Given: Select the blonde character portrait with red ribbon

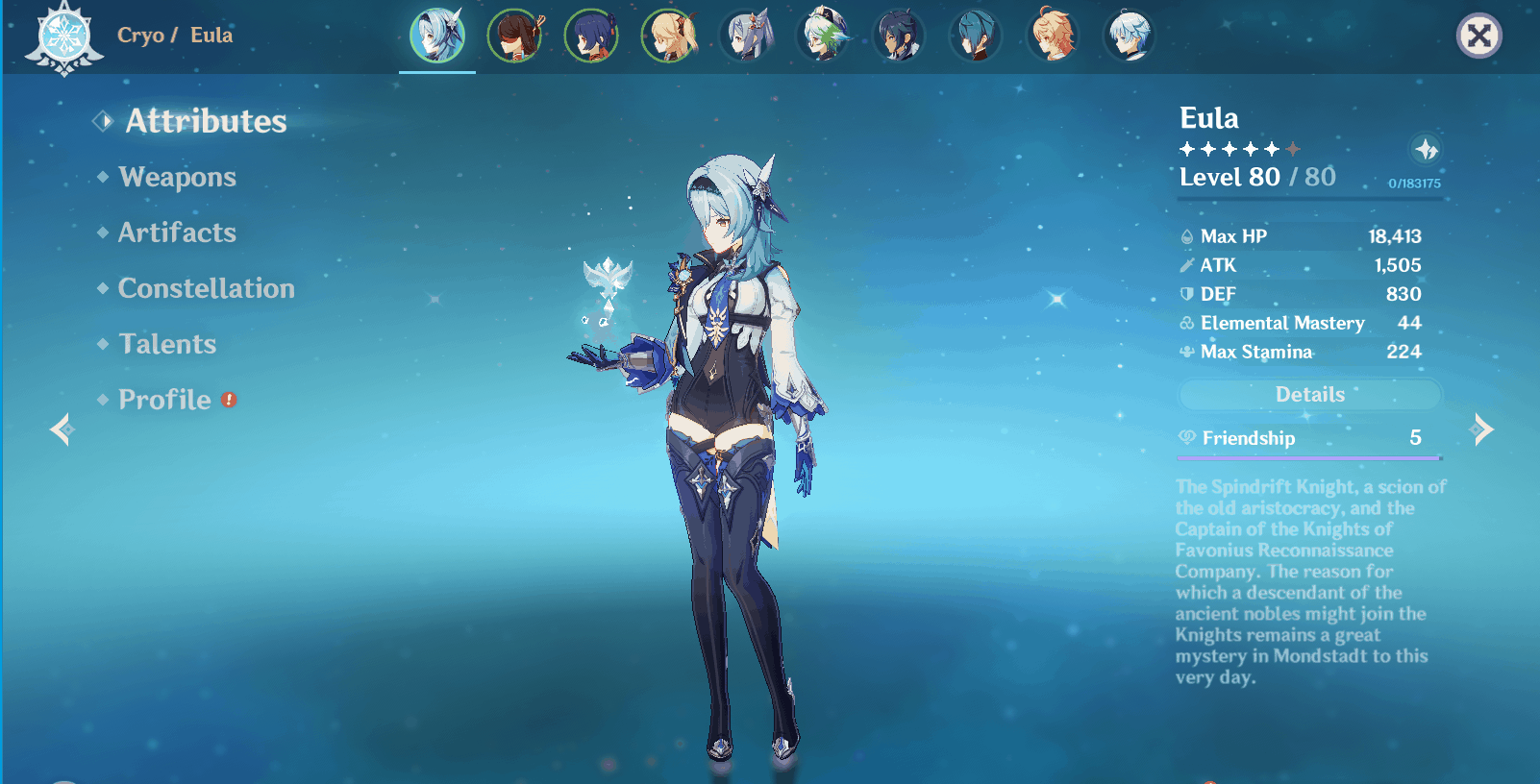Looking at the screenshot, I should pos(669,35).
